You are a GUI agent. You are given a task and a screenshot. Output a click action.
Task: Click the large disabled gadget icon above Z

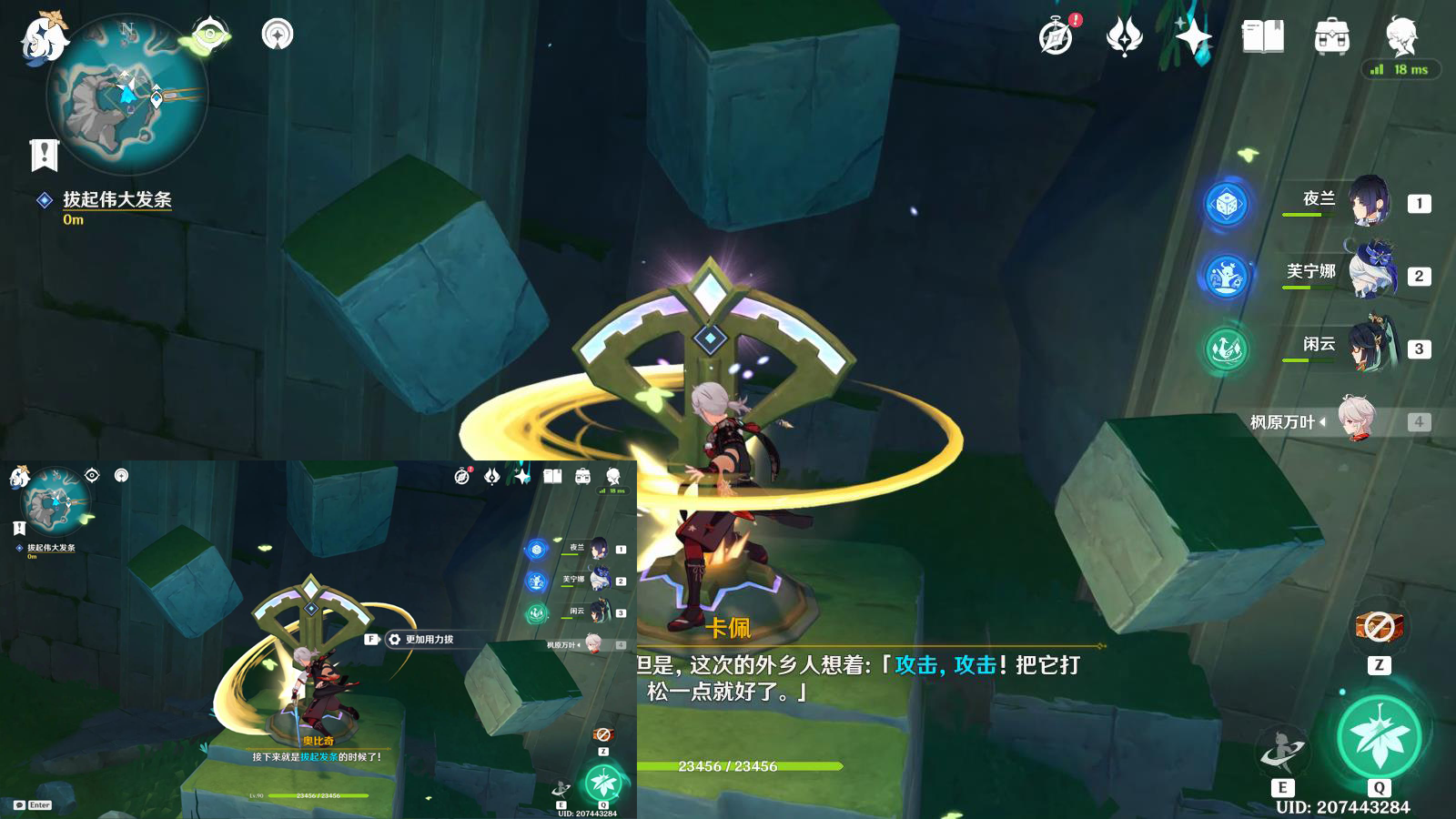(1380, 626)
